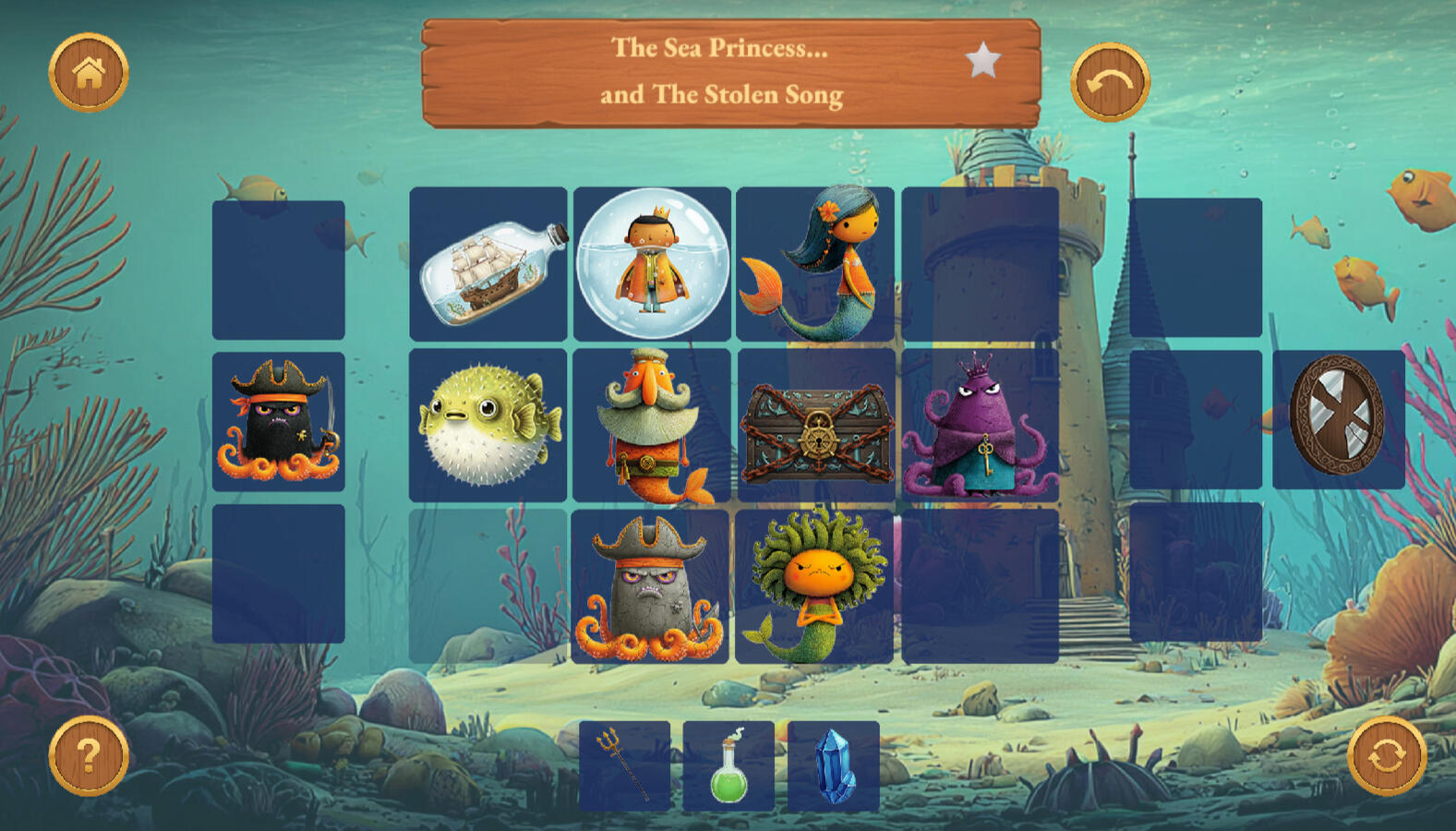
Task: Choose the crowned boy in bubble tile
Action: [x=652, y=264]
